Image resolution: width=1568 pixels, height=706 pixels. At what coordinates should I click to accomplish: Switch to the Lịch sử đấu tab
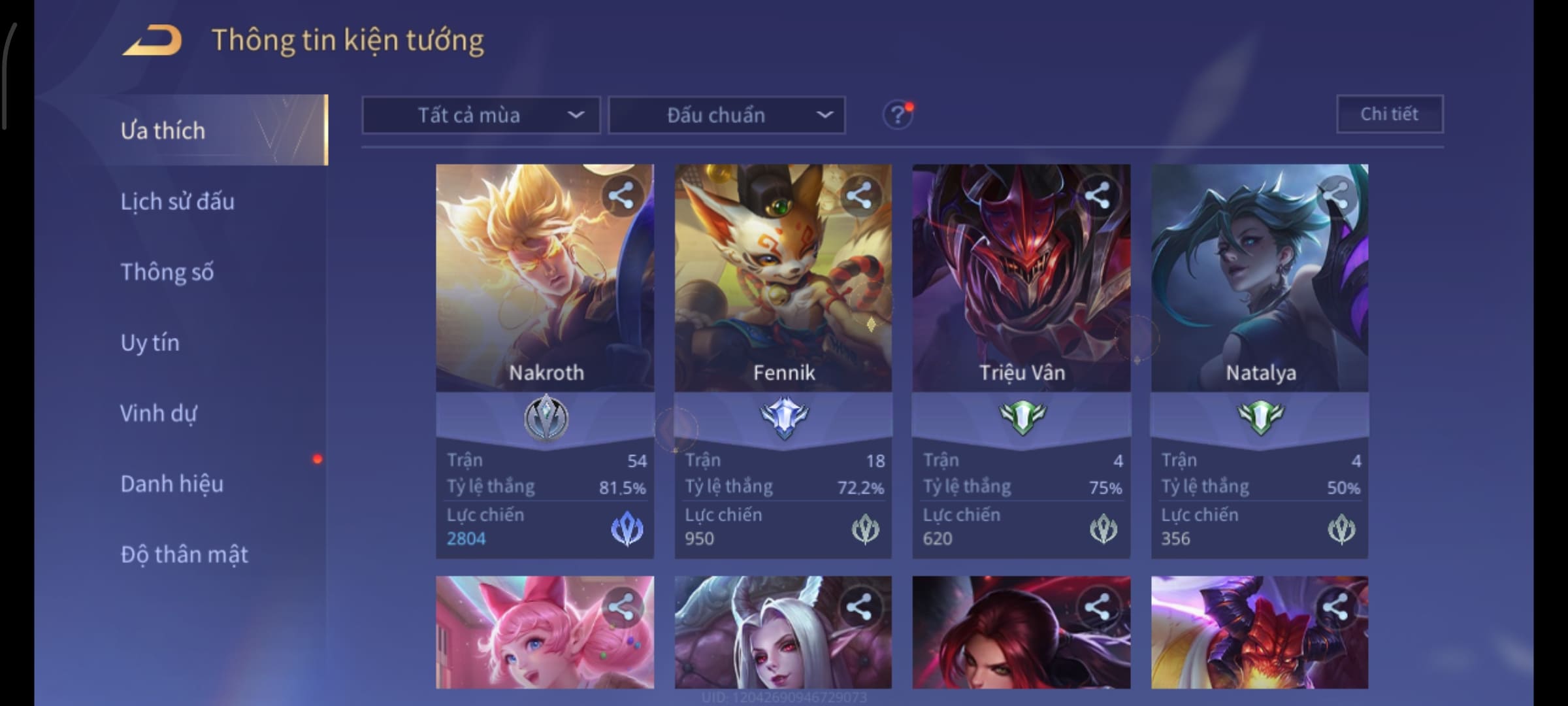pos(177,201)
